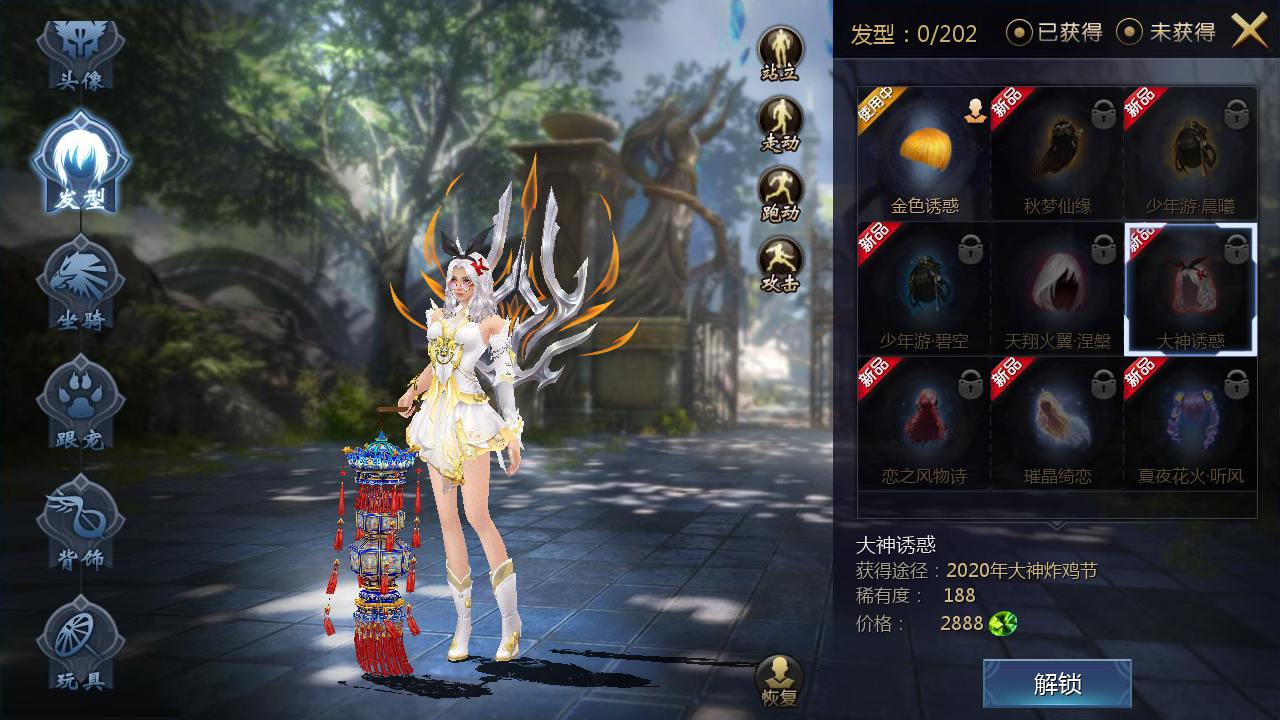Select the 金色诱惑 golden hairstyle
Image resolution: width=1280 pixels, height=720 pixels.
click(924, 154)
